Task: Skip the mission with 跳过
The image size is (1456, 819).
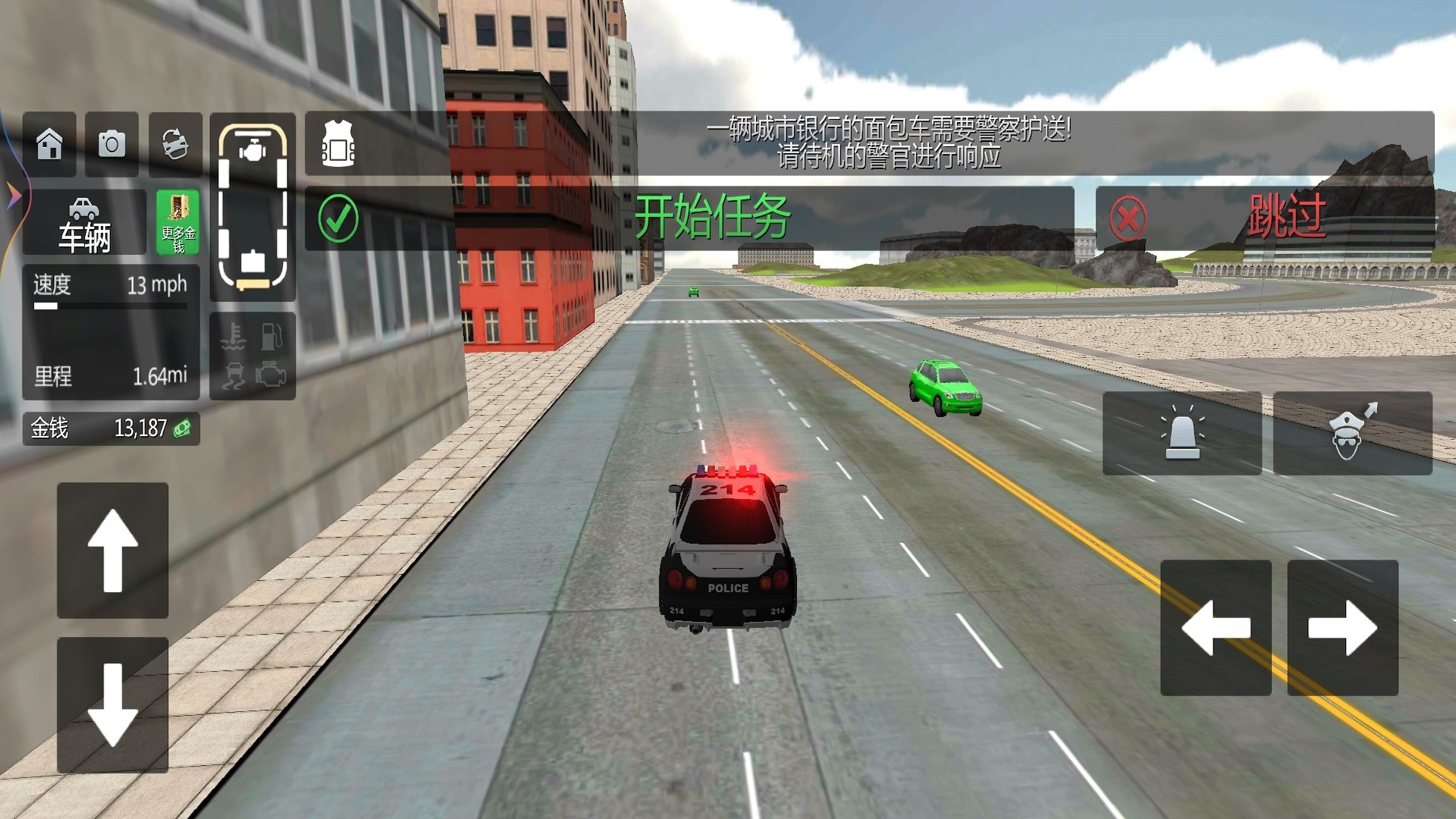Action: pyautogui.click(x=1264, y=218)
